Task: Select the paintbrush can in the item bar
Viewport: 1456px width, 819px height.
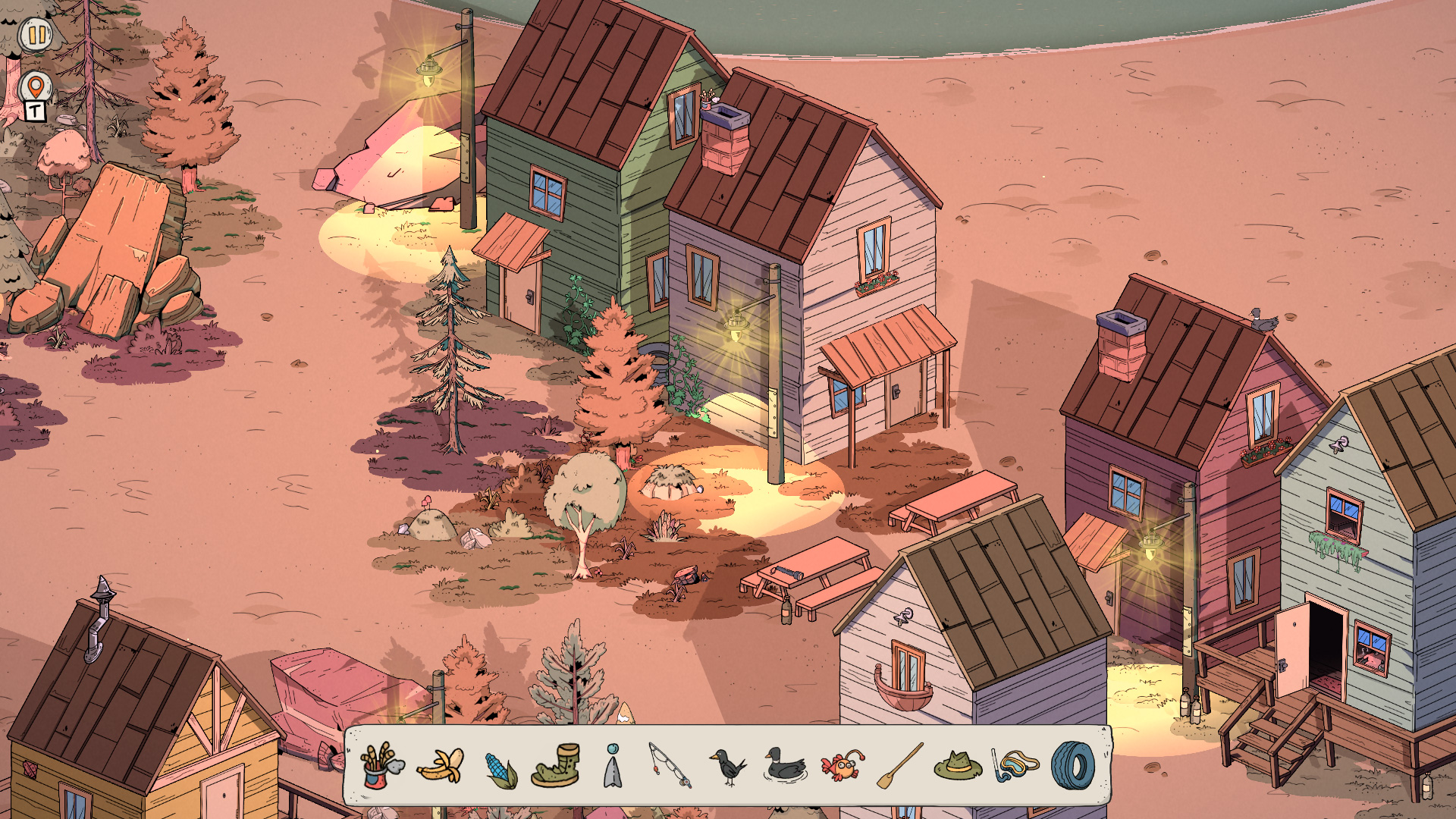Action: [x=381, y=766]
